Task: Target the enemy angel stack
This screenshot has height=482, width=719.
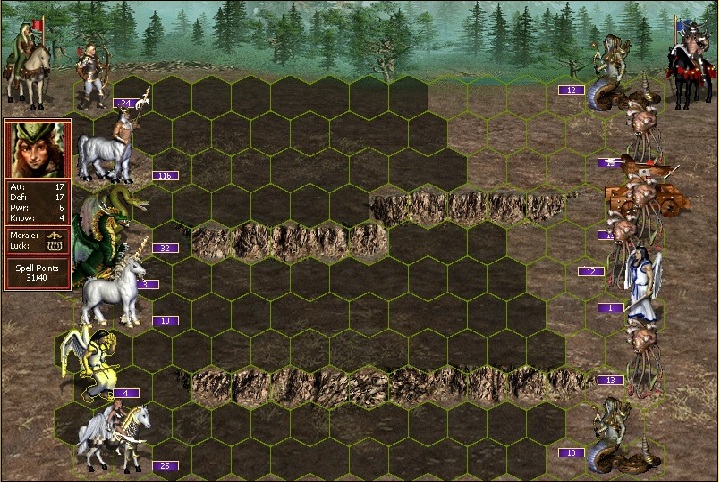Action: [x=640, y=285]
